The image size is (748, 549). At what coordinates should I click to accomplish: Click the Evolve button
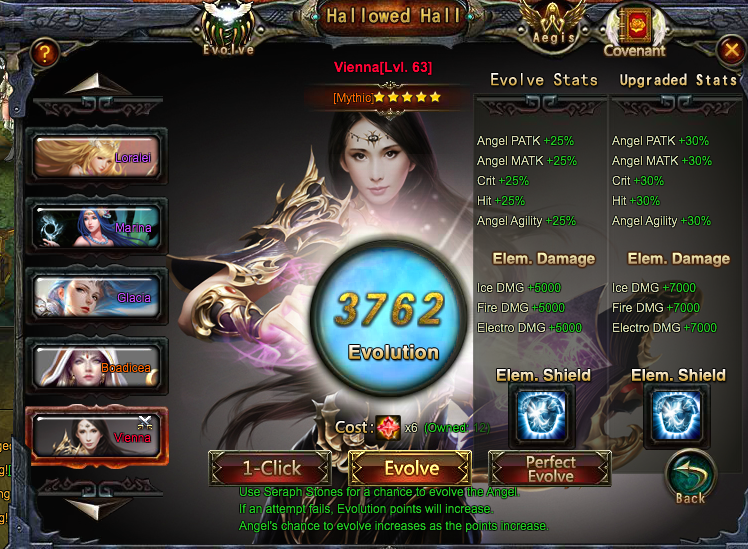point(410,468)
